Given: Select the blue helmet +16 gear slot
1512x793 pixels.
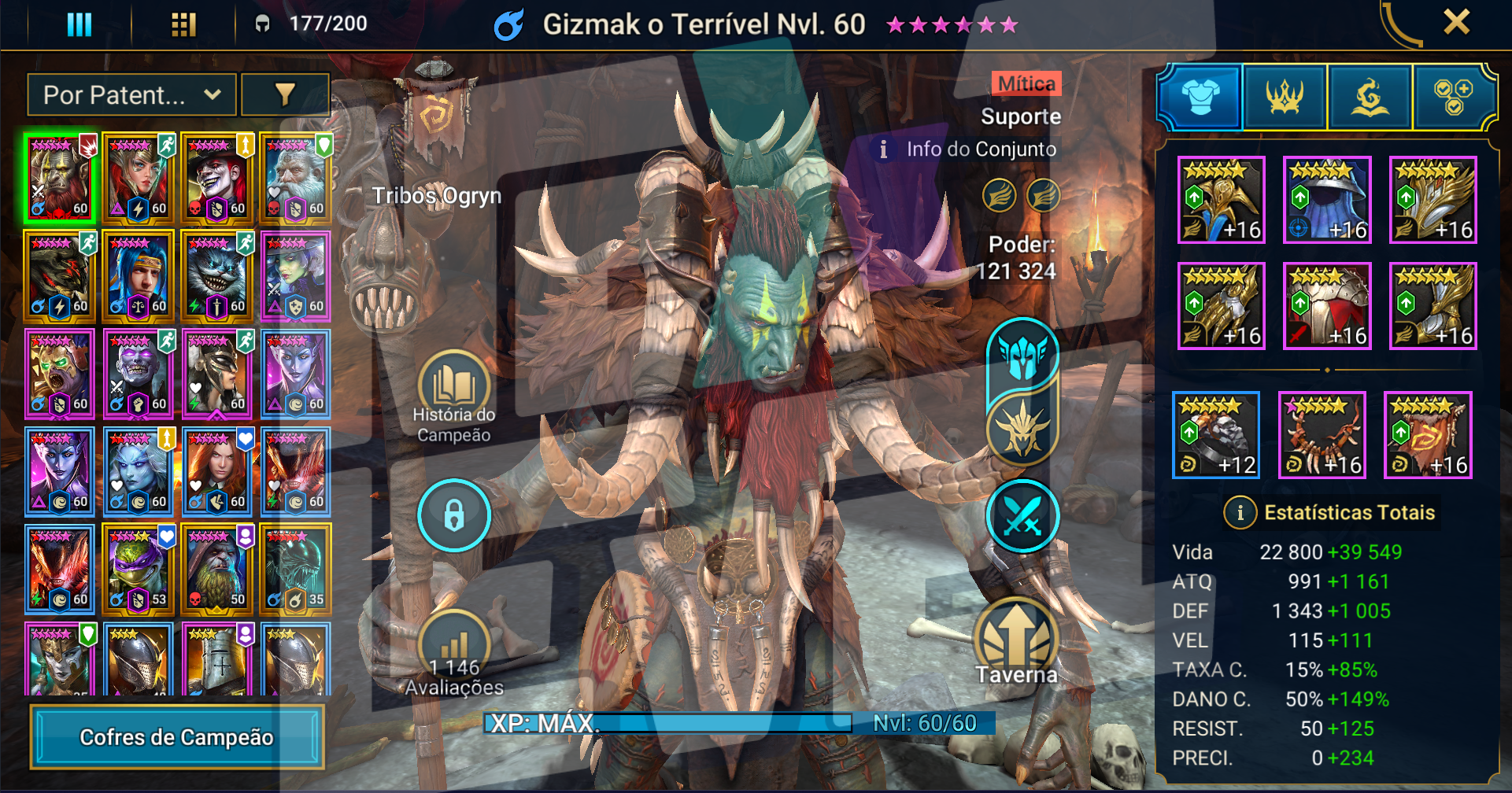Looking at the screenshot, I should [1327, 200].
